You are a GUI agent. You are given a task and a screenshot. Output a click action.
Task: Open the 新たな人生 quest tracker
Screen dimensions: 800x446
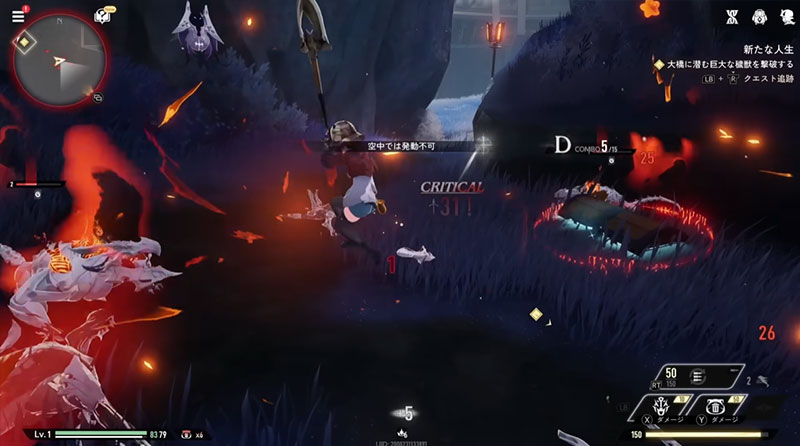tap(761, 48)
